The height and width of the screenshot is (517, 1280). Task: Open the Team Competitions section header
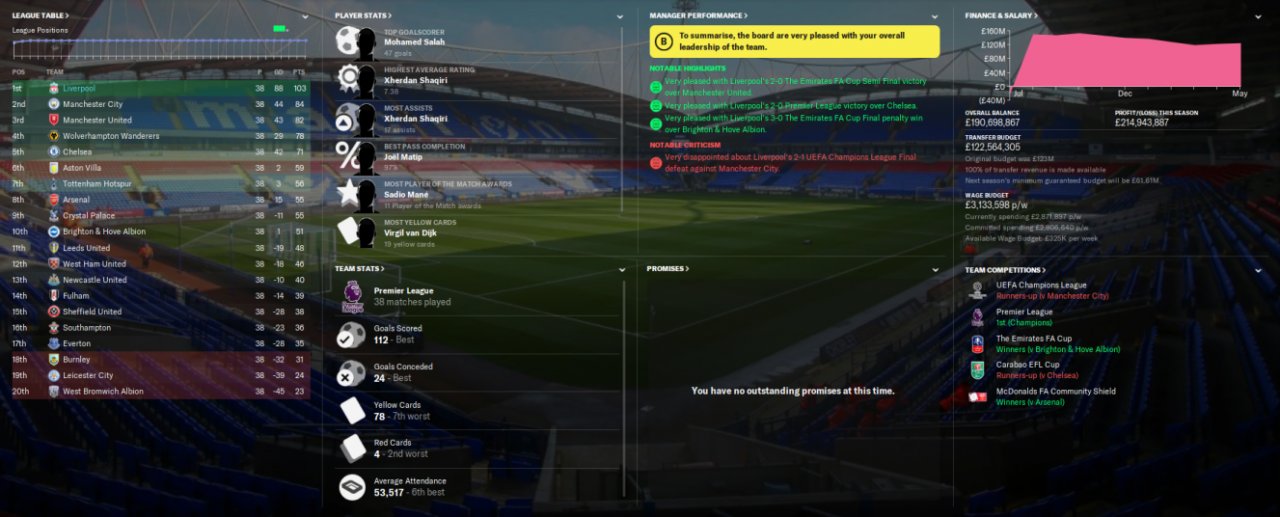[x=1004, y=270]
